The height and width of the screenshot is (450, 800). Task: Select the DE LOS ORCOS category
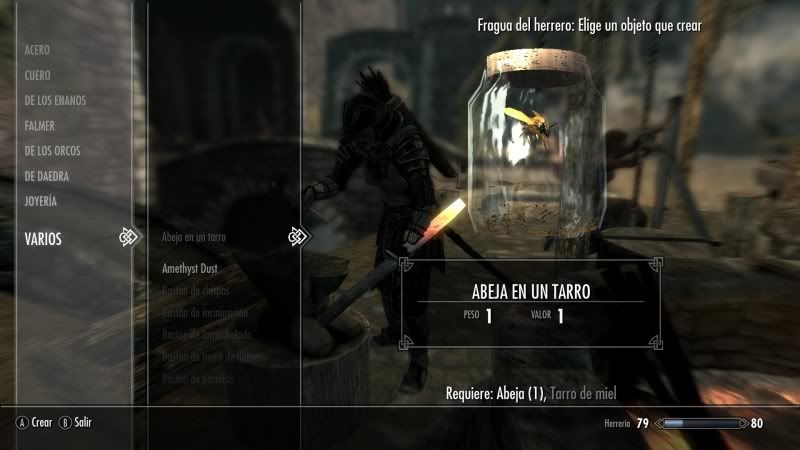52,151
